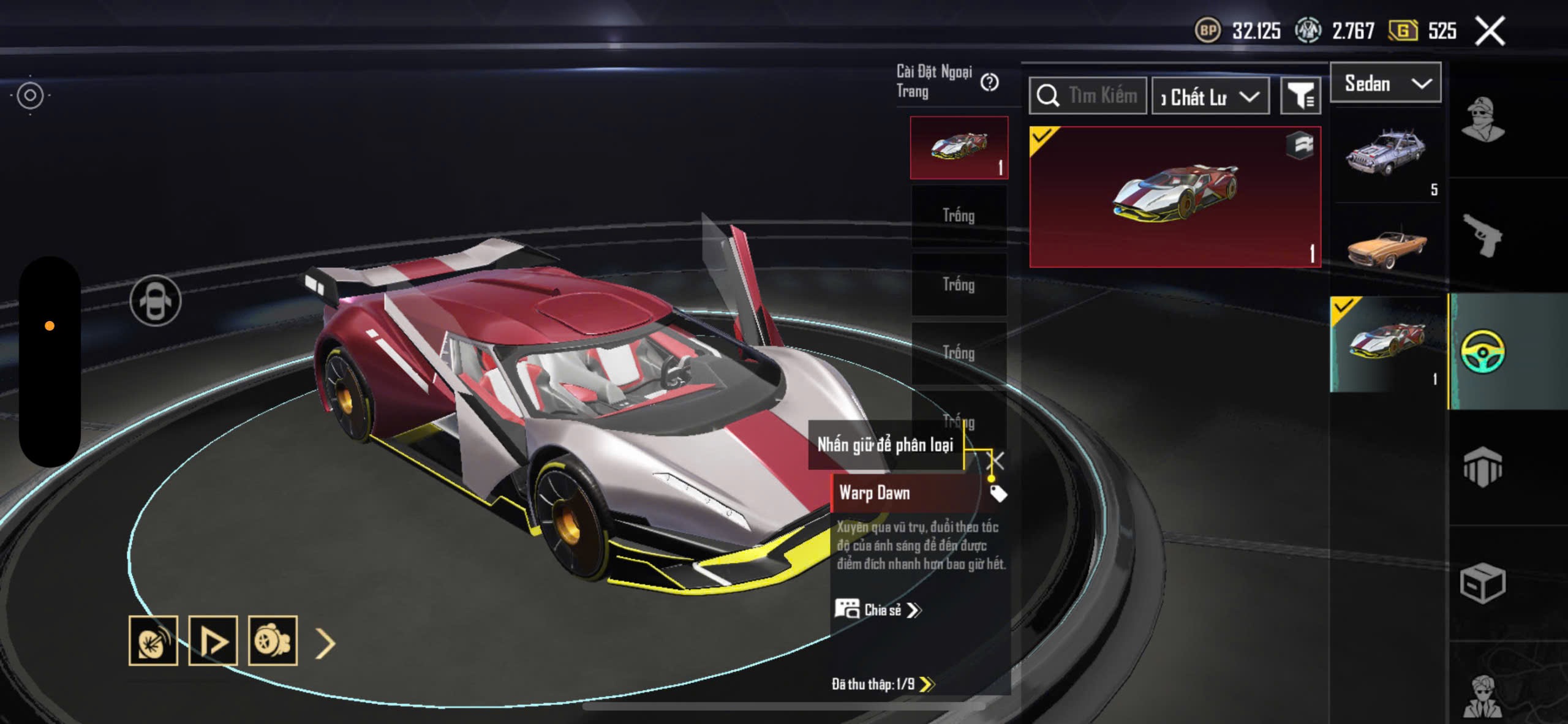Click the Warp Dawn price tag icon
The height and width of the screenshot is (724, 1568).
pos(998,493)
